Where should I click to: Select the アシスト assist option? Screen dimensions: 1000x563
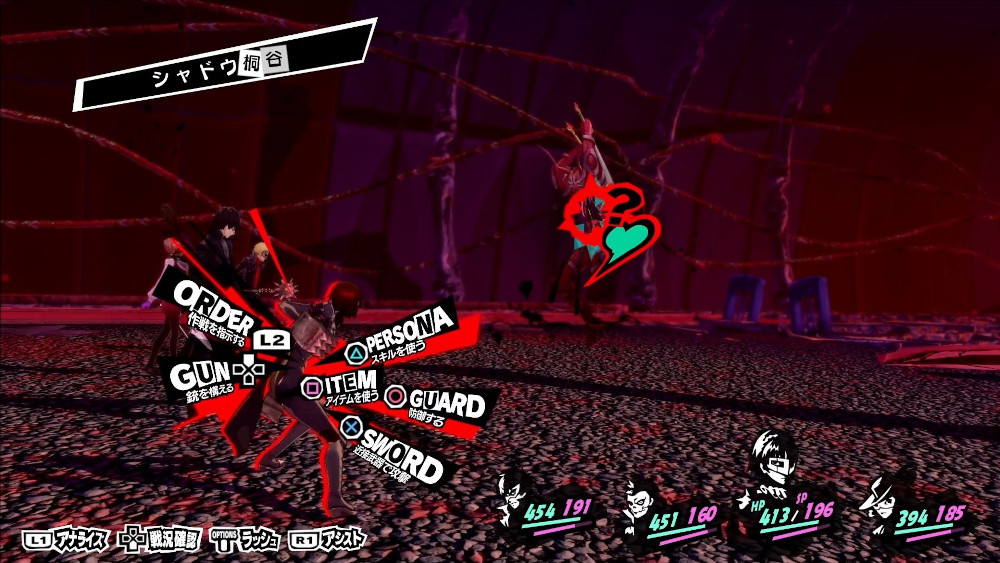tap(330, 540)
